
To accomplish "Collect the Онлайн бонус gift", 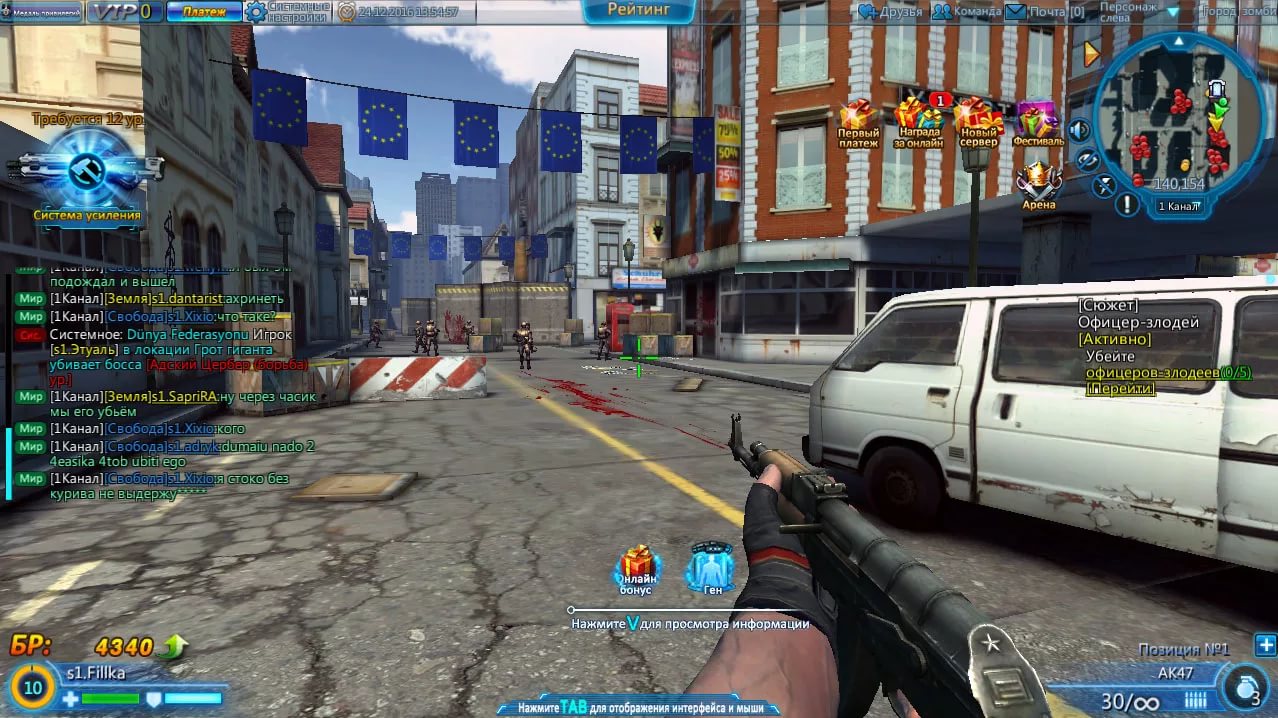I will coord(636,570).
